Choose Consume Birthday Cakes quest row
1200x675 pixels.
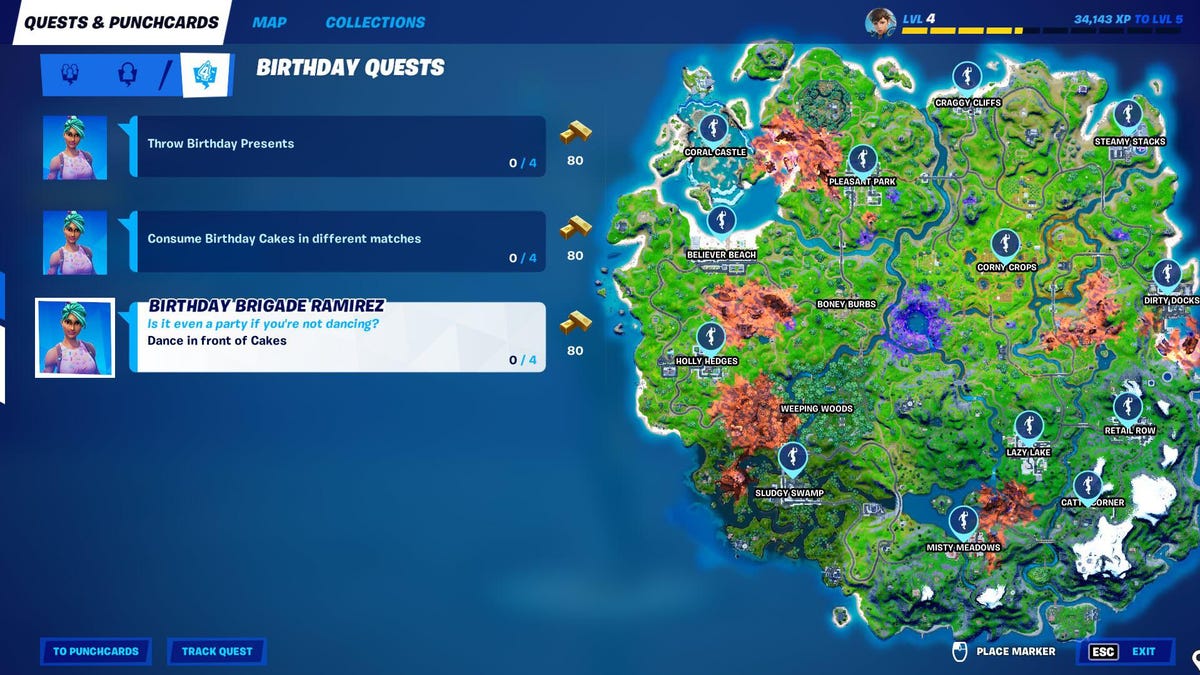pyautogui.click(x=340, y=241)
